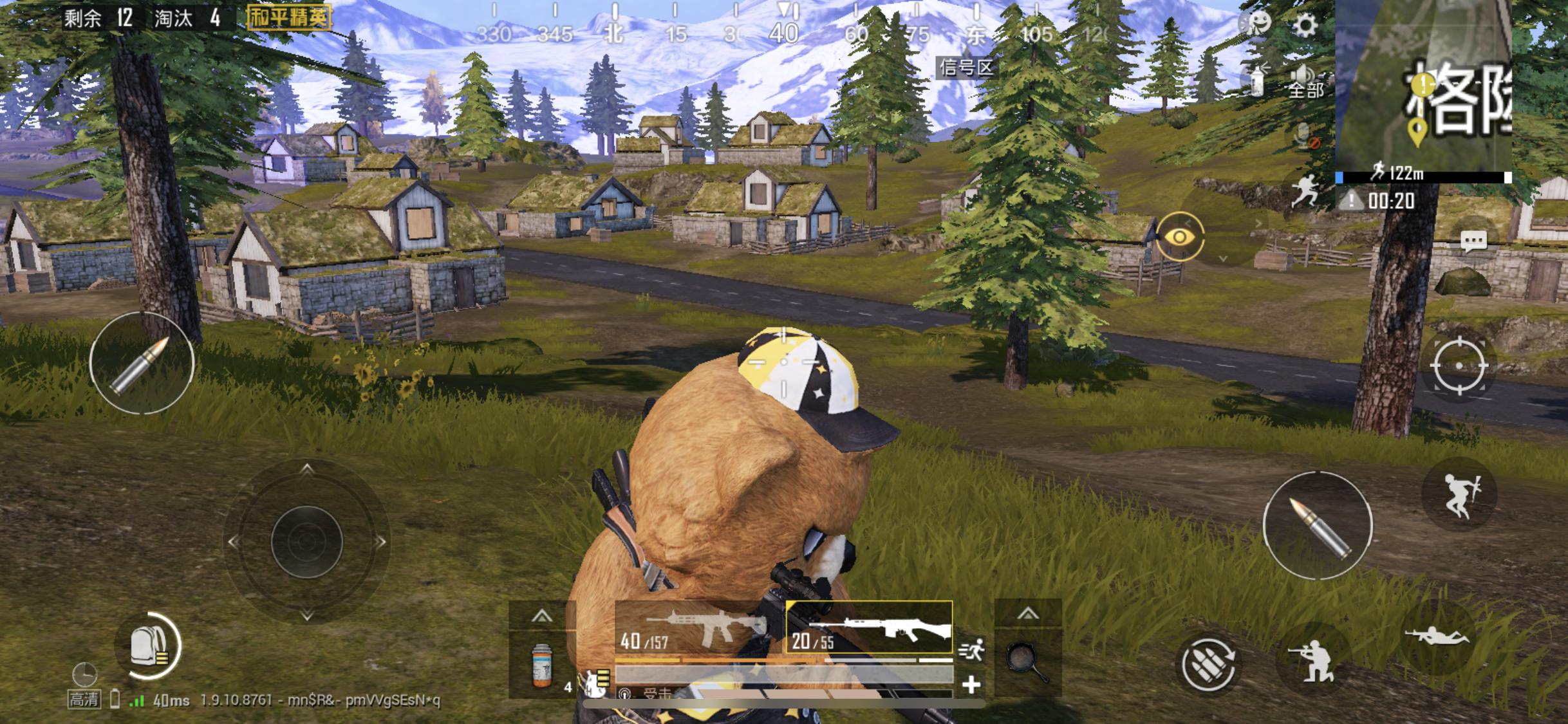Tap the aim-down-sights crosshair button

click(1459, 366)
